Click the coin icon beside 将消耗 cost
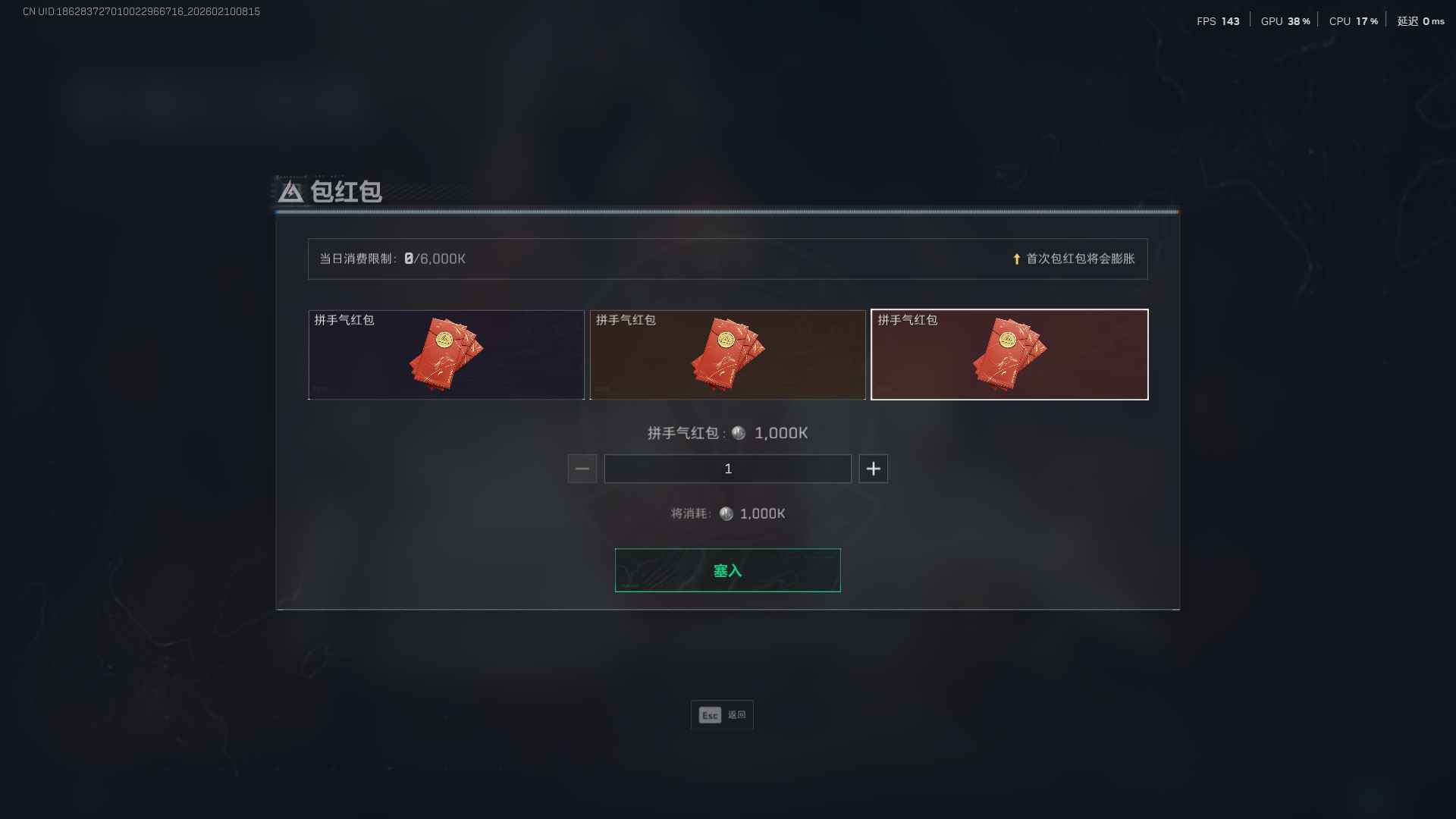 click(725, 513)
